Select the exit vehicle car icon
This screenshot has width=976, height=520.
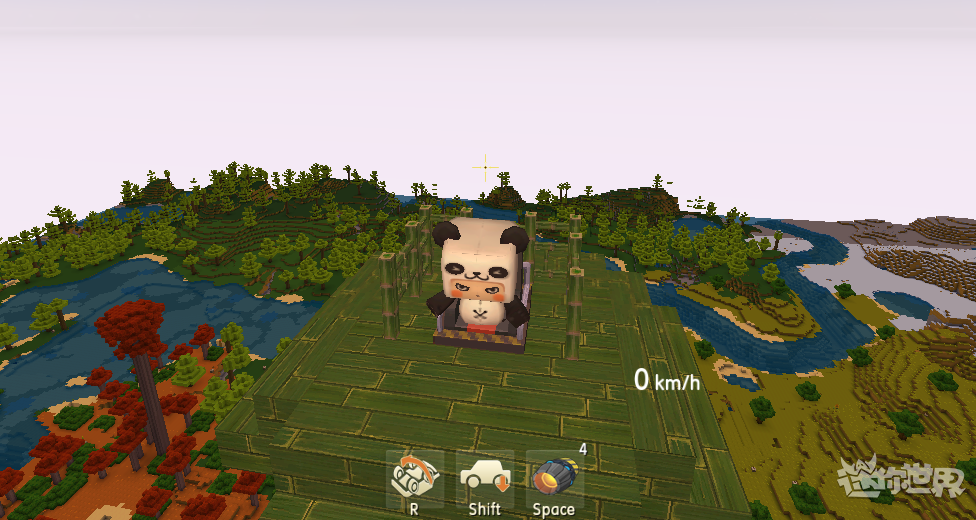485,477
